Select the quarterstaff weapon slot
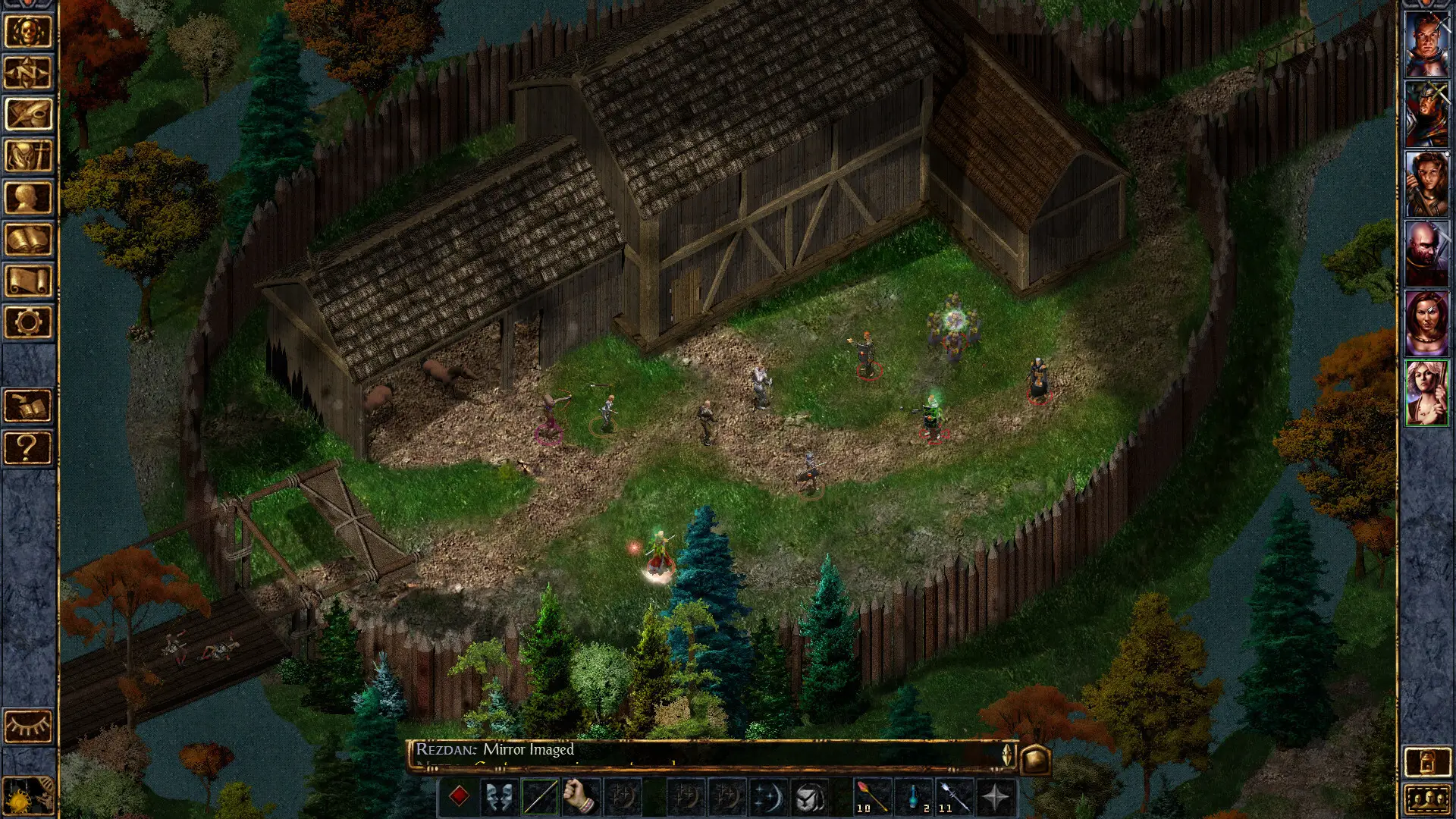The width and height of the screenshot is (1456, 819). pos(540,797)
